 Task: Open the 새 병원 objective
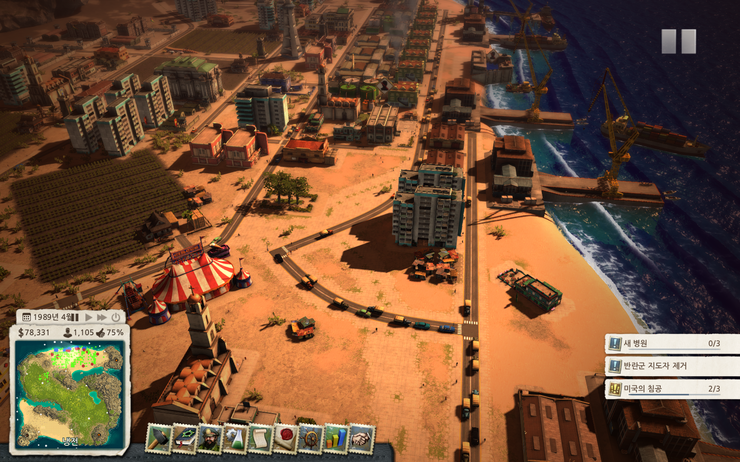click(672, 343)
